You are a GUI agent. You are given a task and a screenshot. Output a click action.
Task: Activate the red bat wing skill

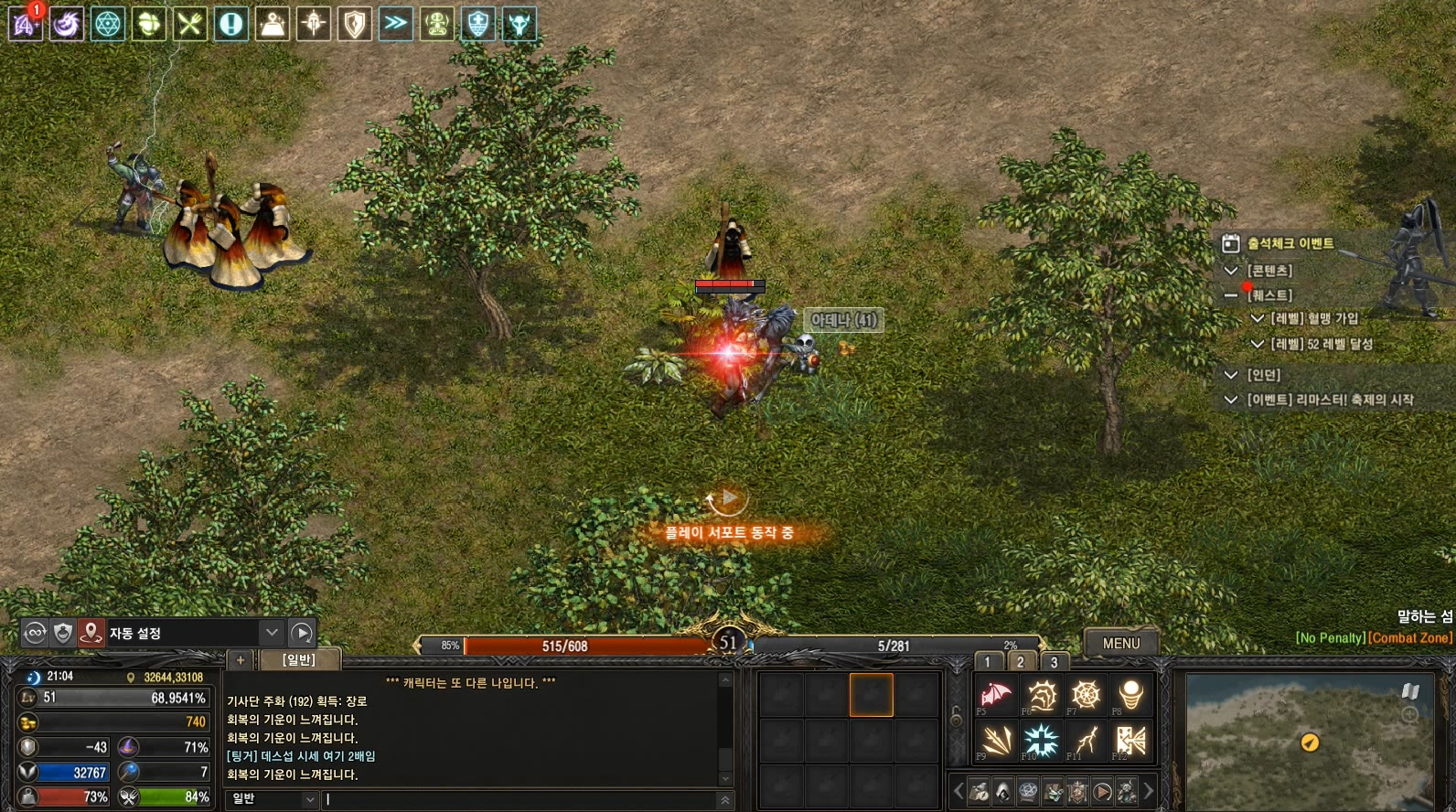coord(995,695)
